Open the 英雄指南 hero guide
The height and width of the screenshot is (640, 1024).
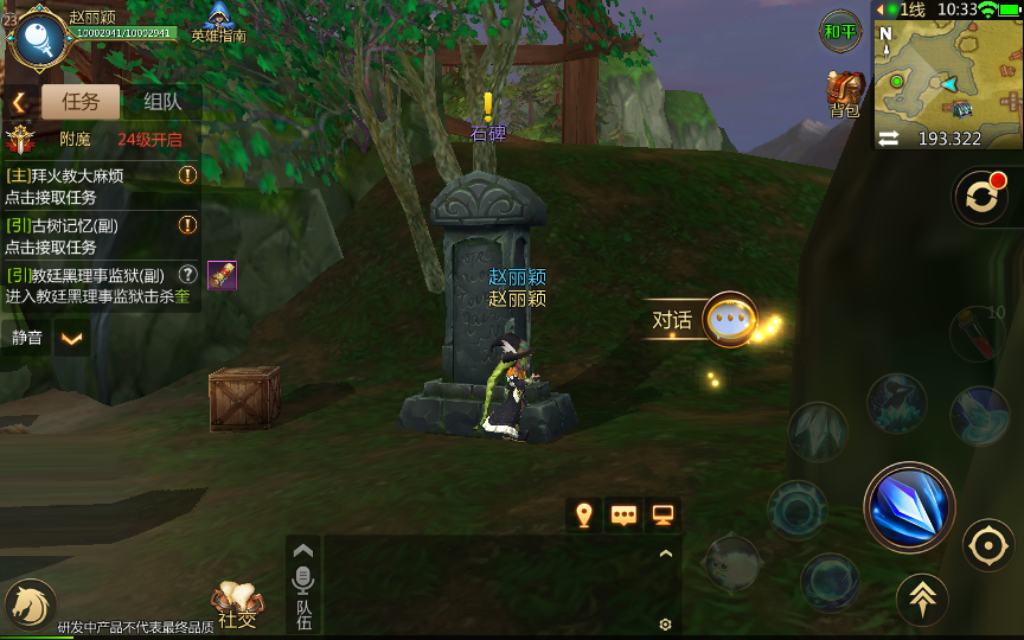click(219, 22)
